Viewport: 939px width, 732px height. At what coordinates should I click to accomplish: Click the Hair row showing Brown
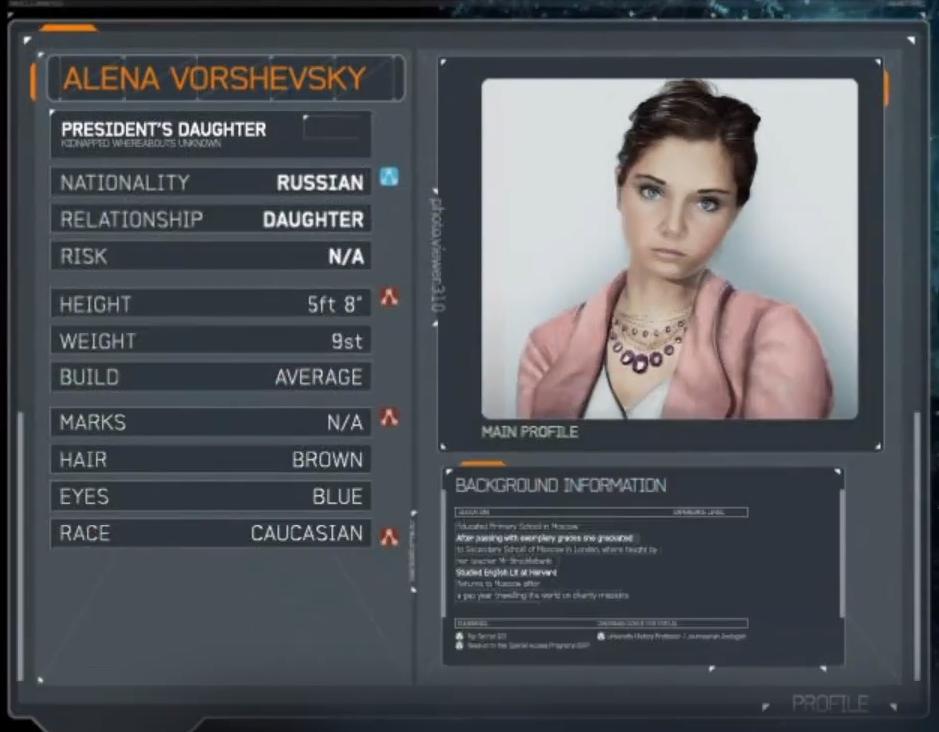(210, 460)
